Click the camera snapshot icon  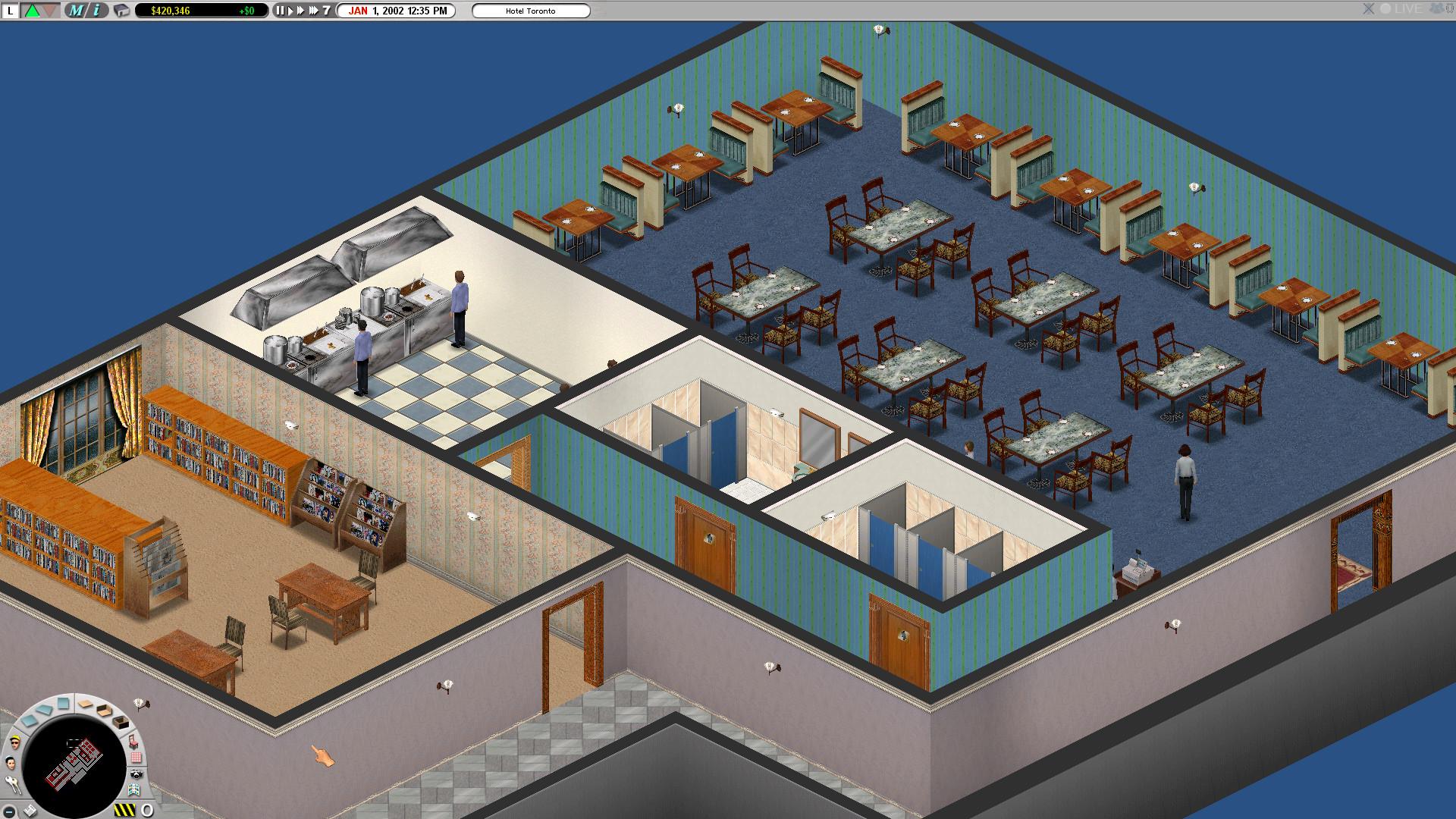pyautogui.click(x=136, y=773)
